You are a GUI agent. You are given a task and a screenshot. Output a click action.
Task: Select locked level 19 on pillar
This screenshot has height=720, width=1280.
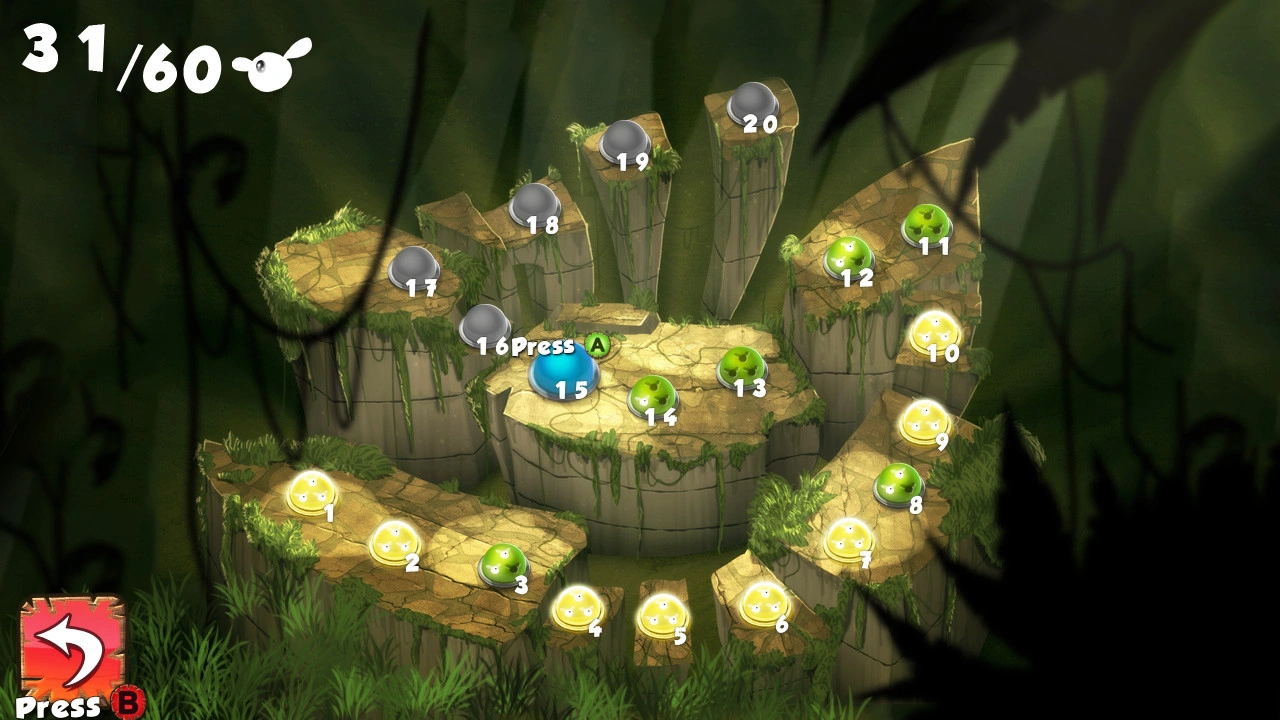tap(625, 141)
